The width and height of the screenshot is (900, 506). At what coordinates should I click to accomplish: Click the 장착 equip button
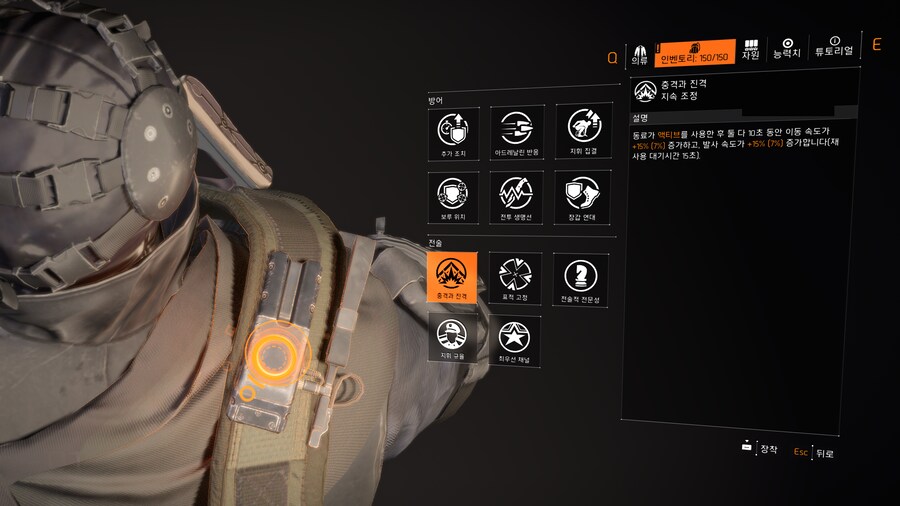pos(760,449)
